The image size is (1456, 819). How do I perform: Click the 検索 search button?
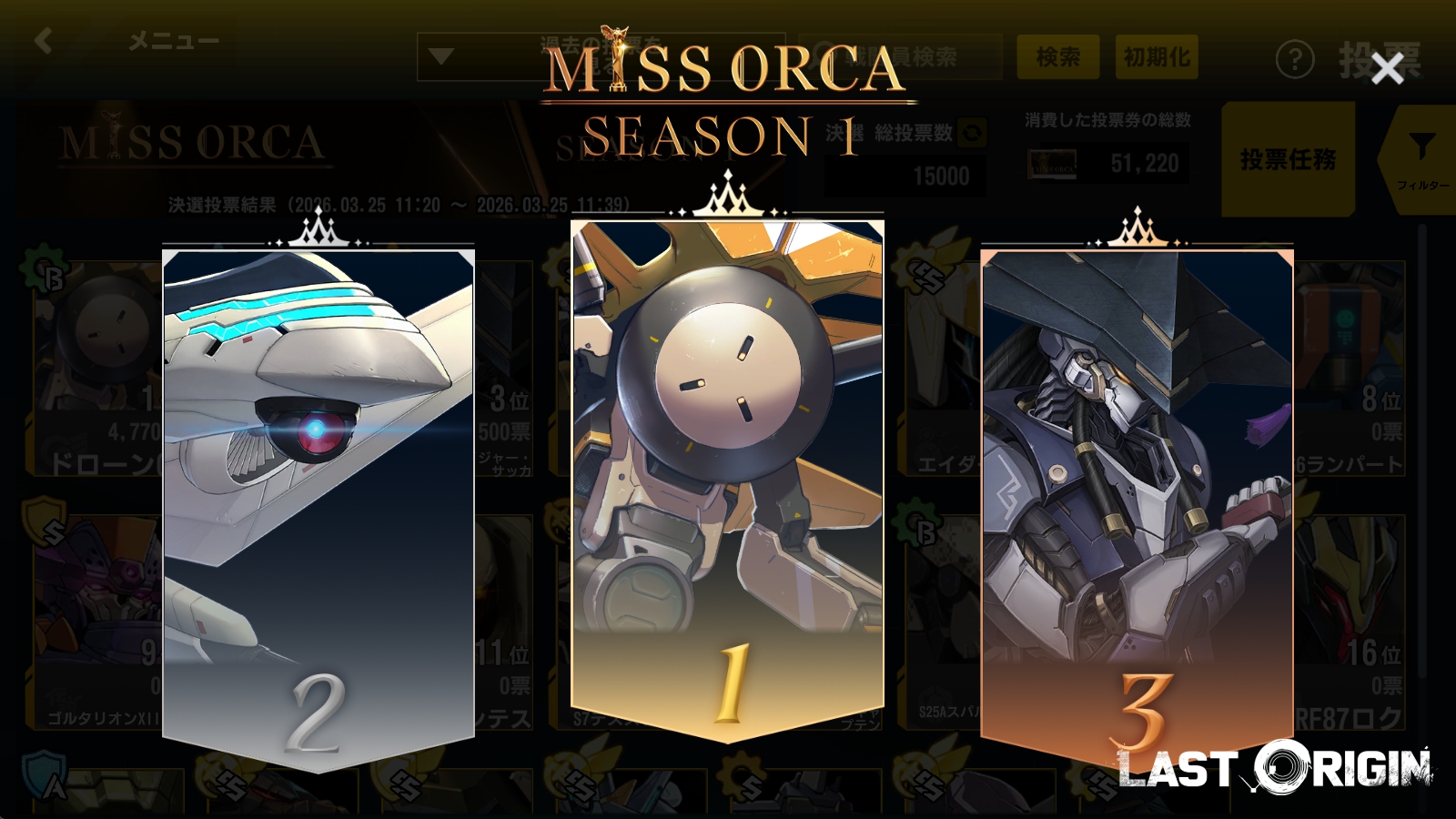[1057, 57]
